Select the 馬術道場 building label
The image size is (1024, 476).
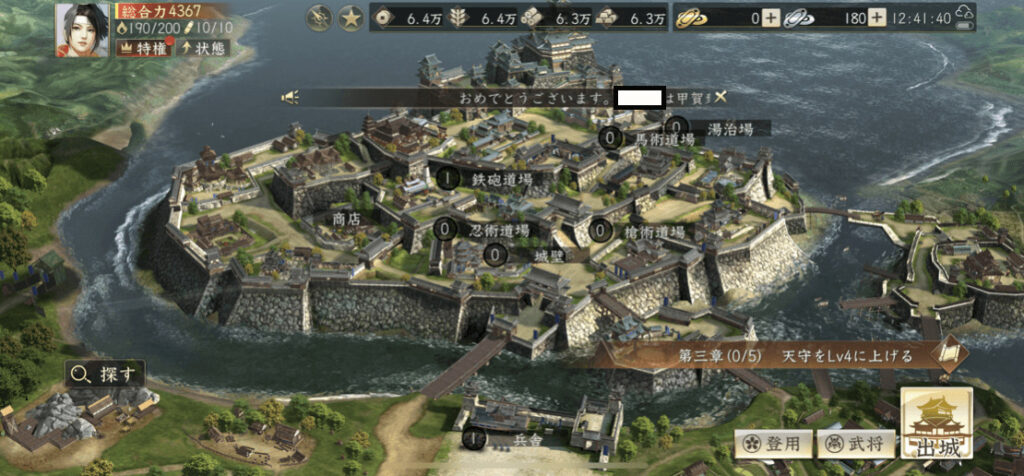(663, 139)
